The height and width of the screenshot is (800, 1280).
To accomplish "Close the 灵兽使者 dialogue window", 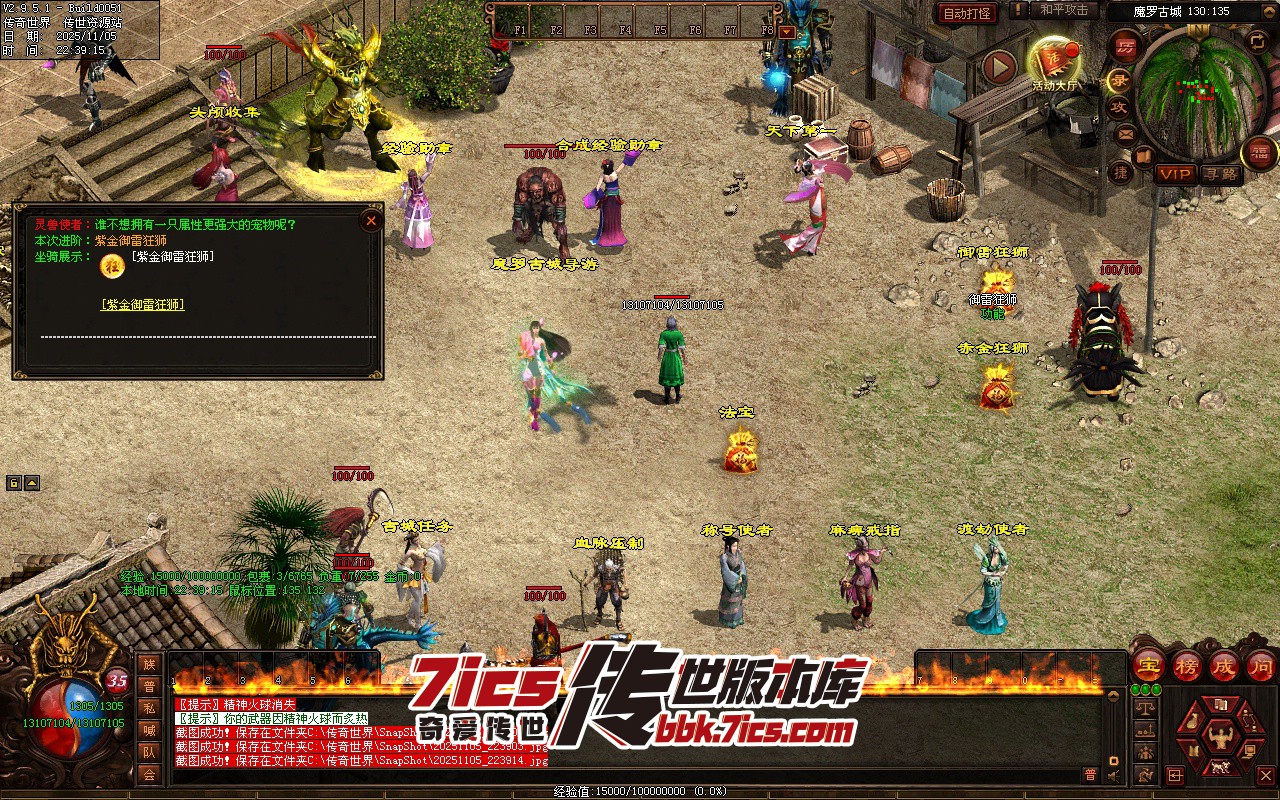I will tap(371, 220).
